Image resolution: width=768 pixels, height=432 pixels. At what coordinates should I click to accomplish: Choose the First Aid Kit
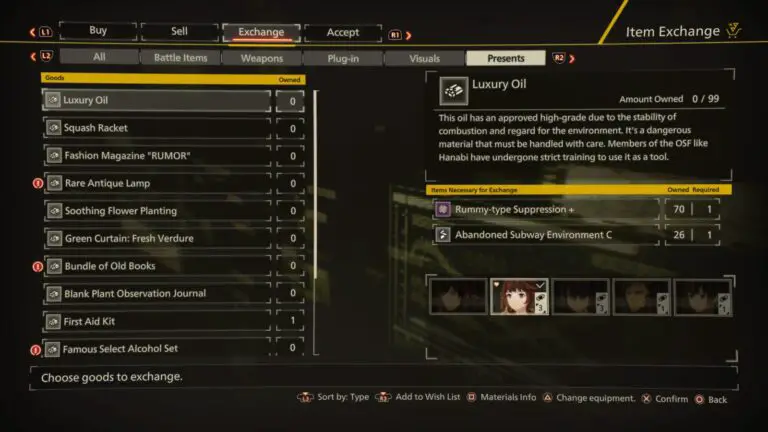point(157,322)
